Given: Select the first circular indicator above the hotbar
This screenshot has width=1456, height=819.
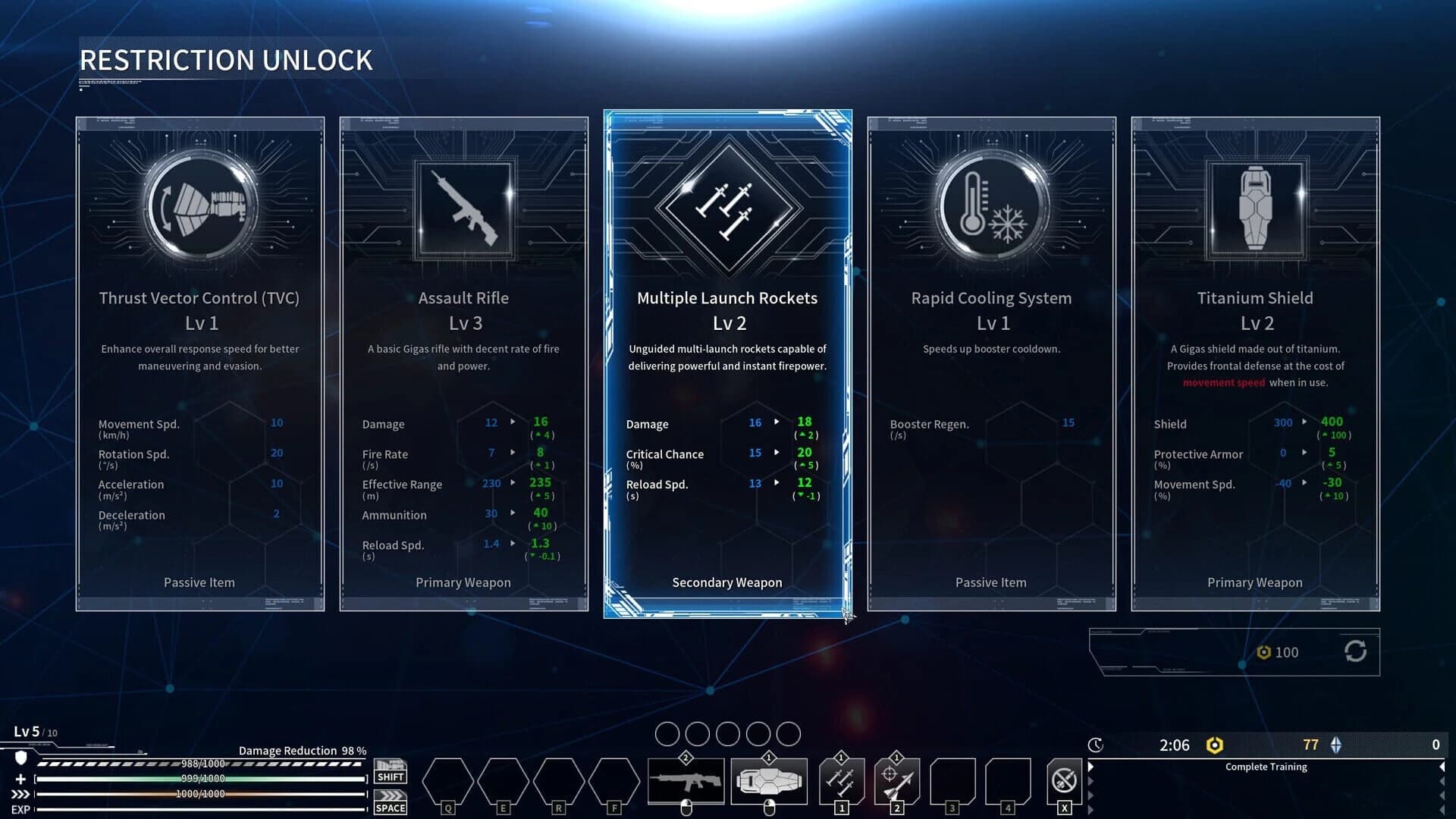Looking at the screenshot, I should click(668, 733).
